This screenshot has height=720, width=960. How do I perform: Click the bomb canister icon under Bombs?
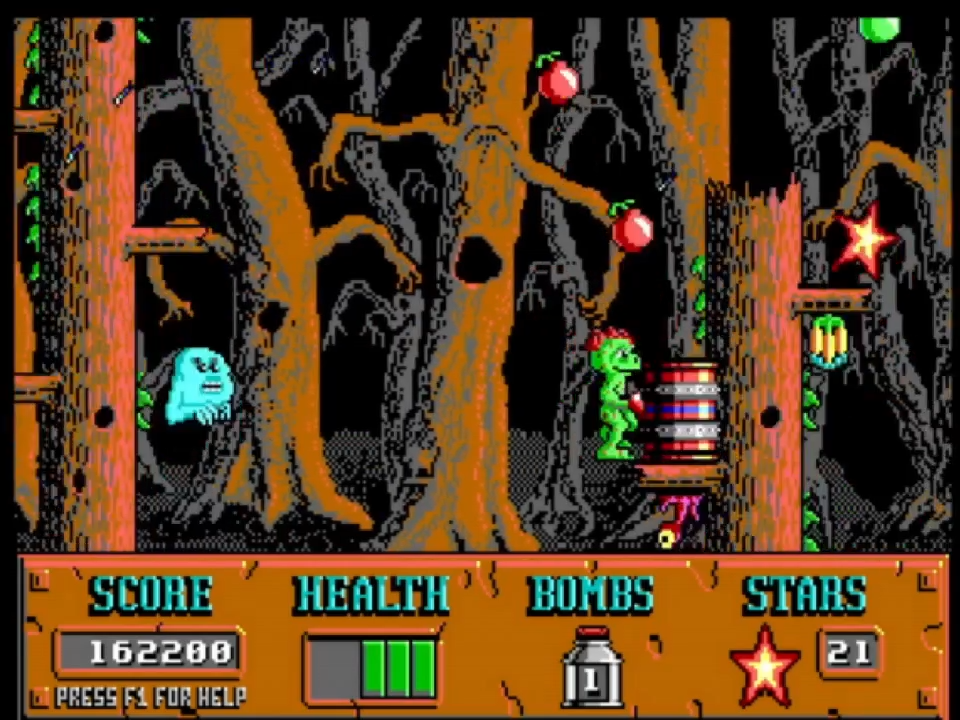[591, 667]
